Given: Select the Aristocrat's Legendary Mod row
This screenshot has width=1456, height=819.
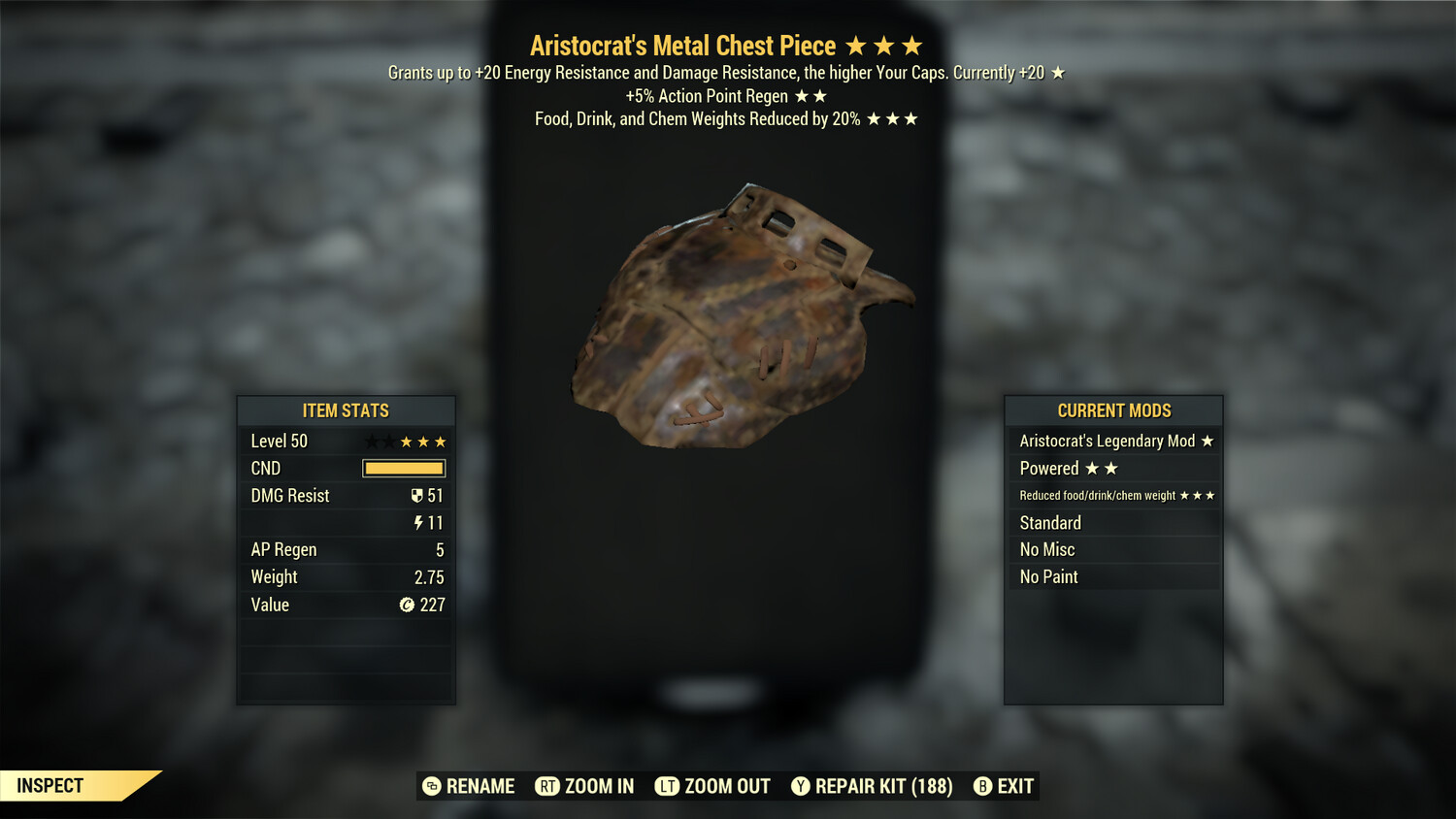Looking at the screenshot, I should [x=1114, y=442].
